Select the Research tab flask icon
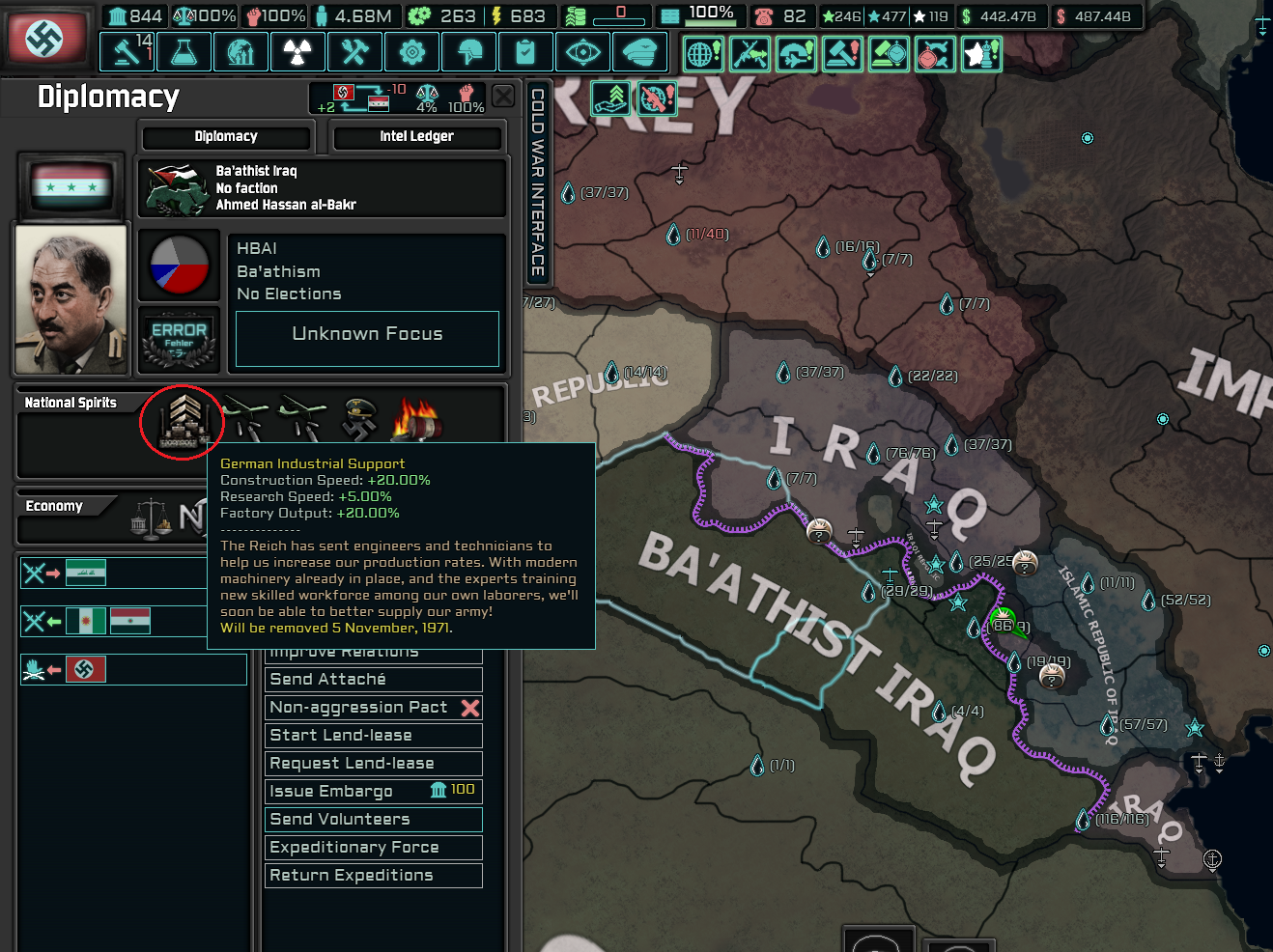Image resolution: width=1273 pixels, height=952 pixels. 184,52
